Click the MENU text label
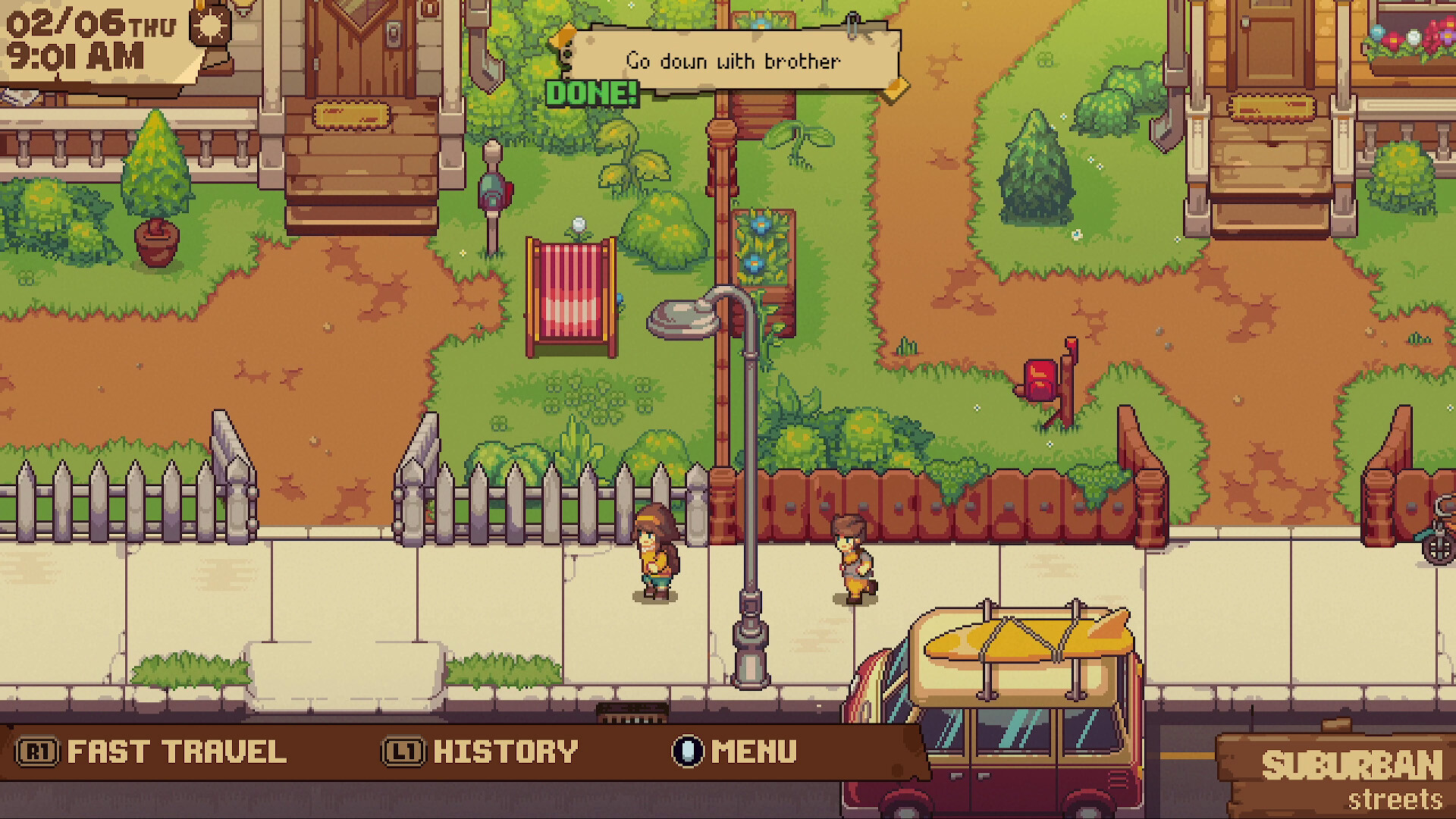This screenshot has width=1456, height=819. [x=752, y=752]
